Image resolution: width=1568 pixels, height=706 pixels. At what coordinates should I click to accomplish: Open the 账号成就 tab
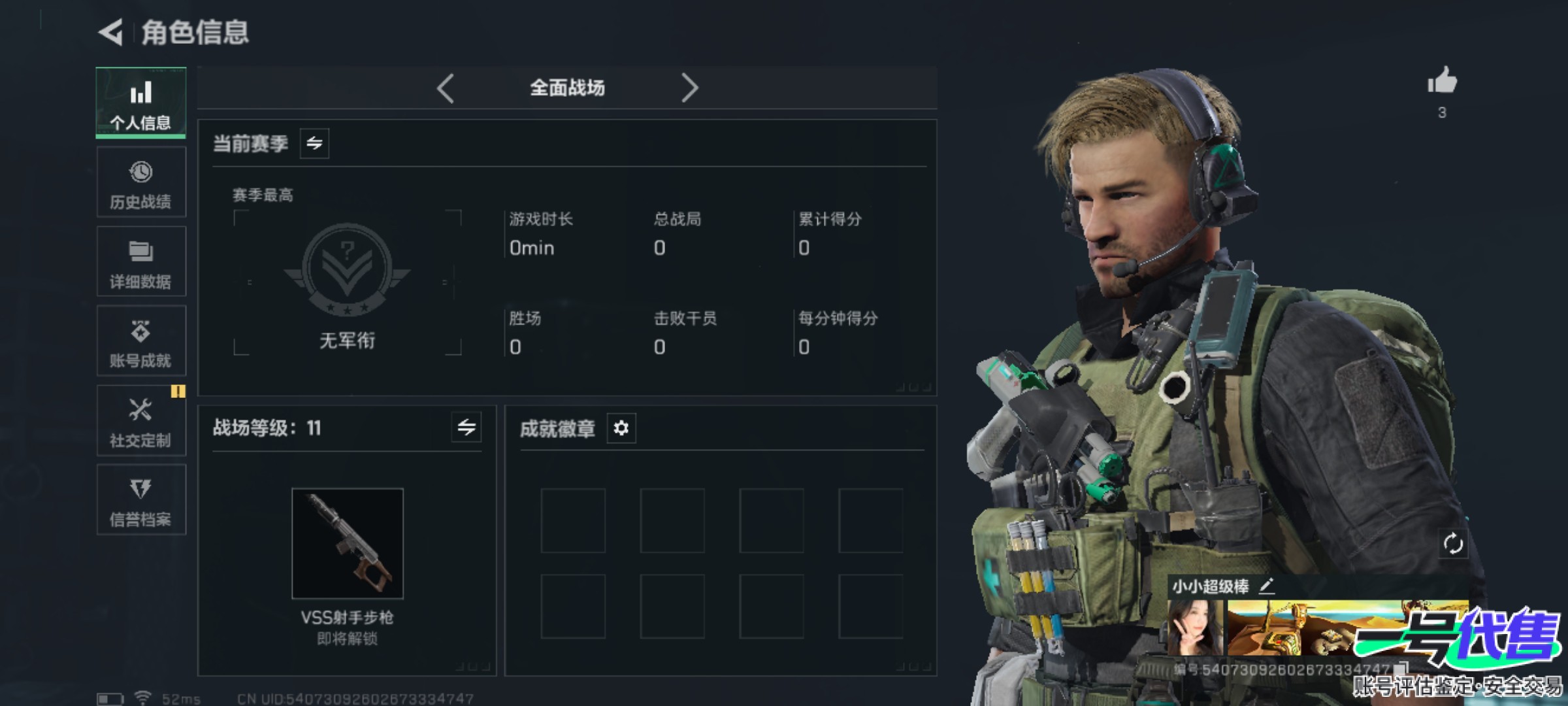pyautogui.click(x=140, y=341)
